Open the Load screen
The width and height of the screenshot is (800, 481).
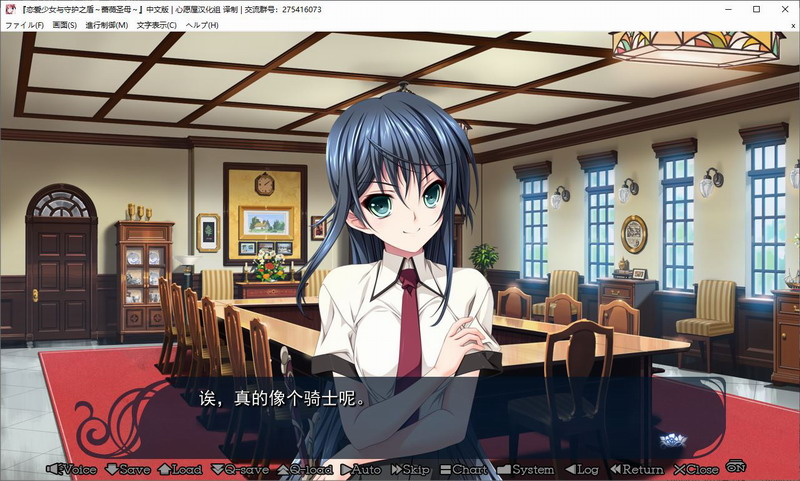coord(180,469)
